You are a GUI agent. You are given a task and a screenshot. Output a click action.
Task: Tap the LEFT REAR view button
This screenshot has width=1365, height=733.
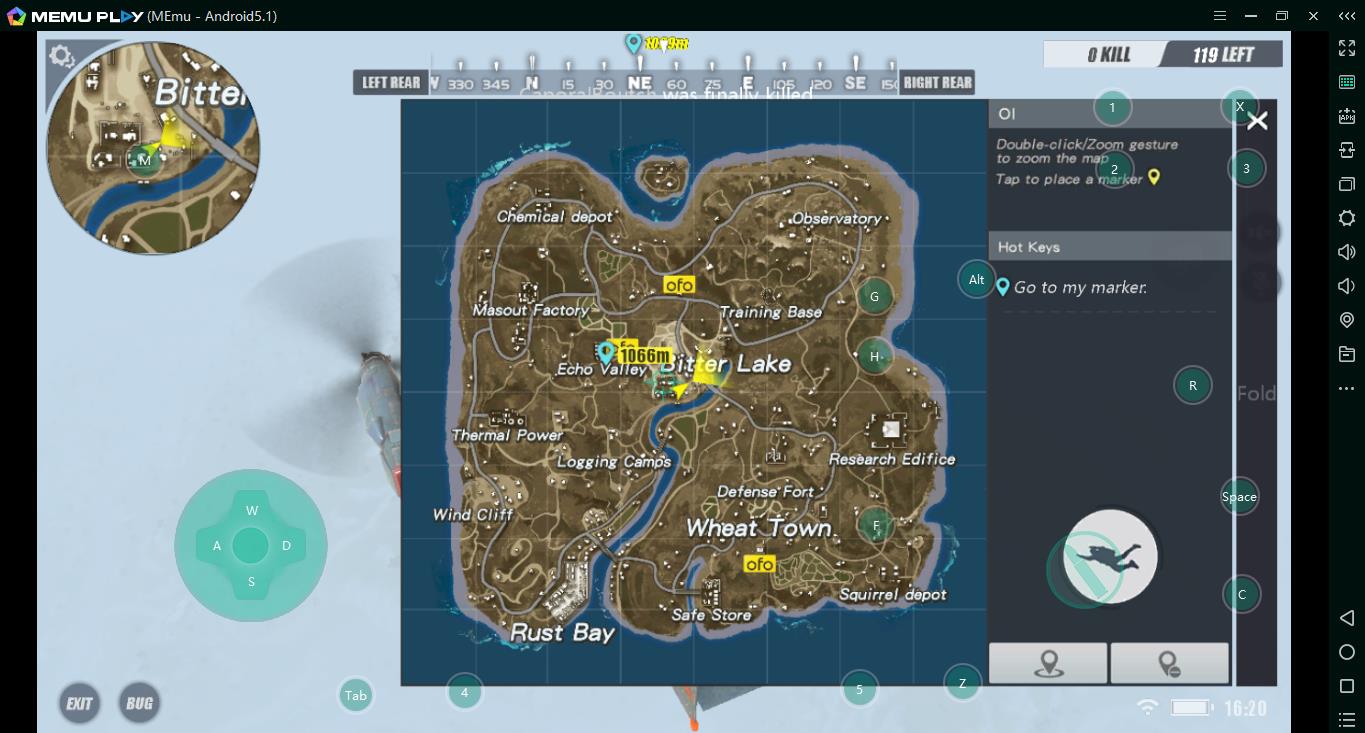pos(391,83)
